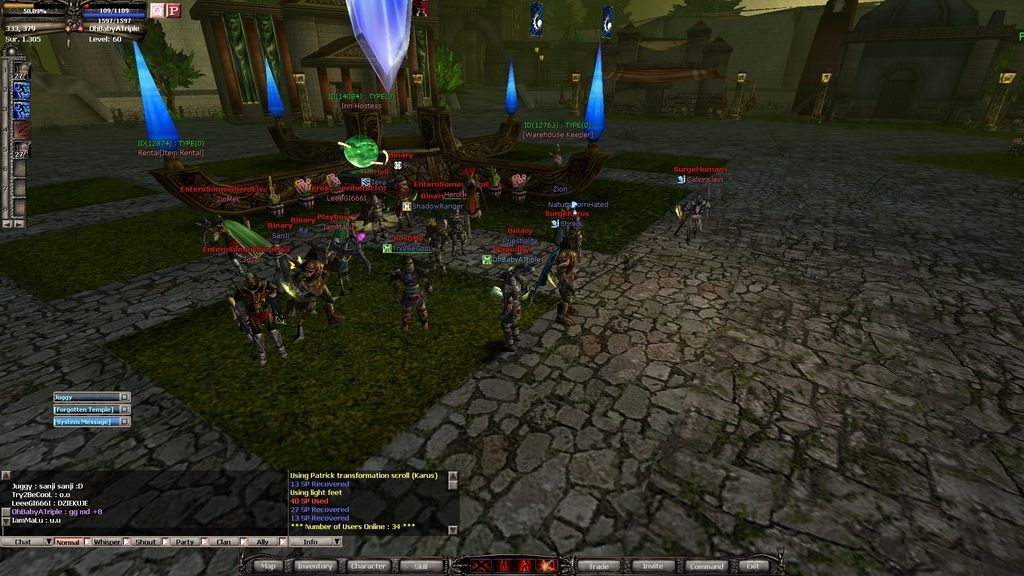Screen dimensions: 1024x576
Task: Click the P button beside the status bars
Action: (x=173, y=10)
